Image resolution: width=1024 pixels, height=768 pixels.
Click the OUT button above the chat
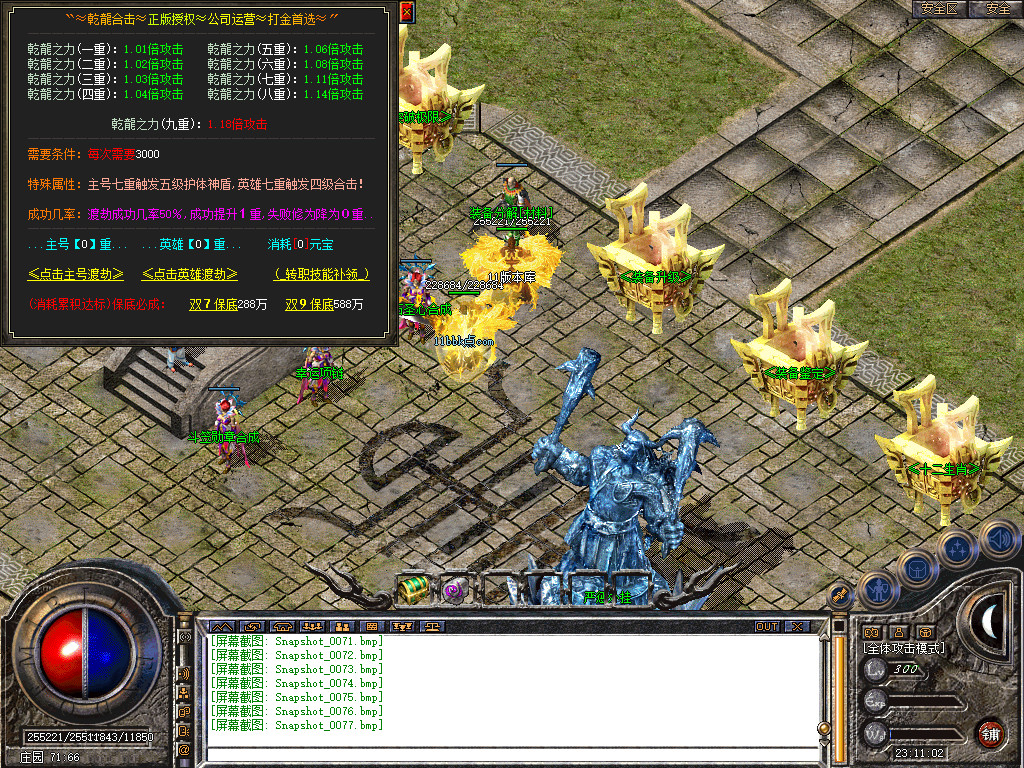coord(767,627)
